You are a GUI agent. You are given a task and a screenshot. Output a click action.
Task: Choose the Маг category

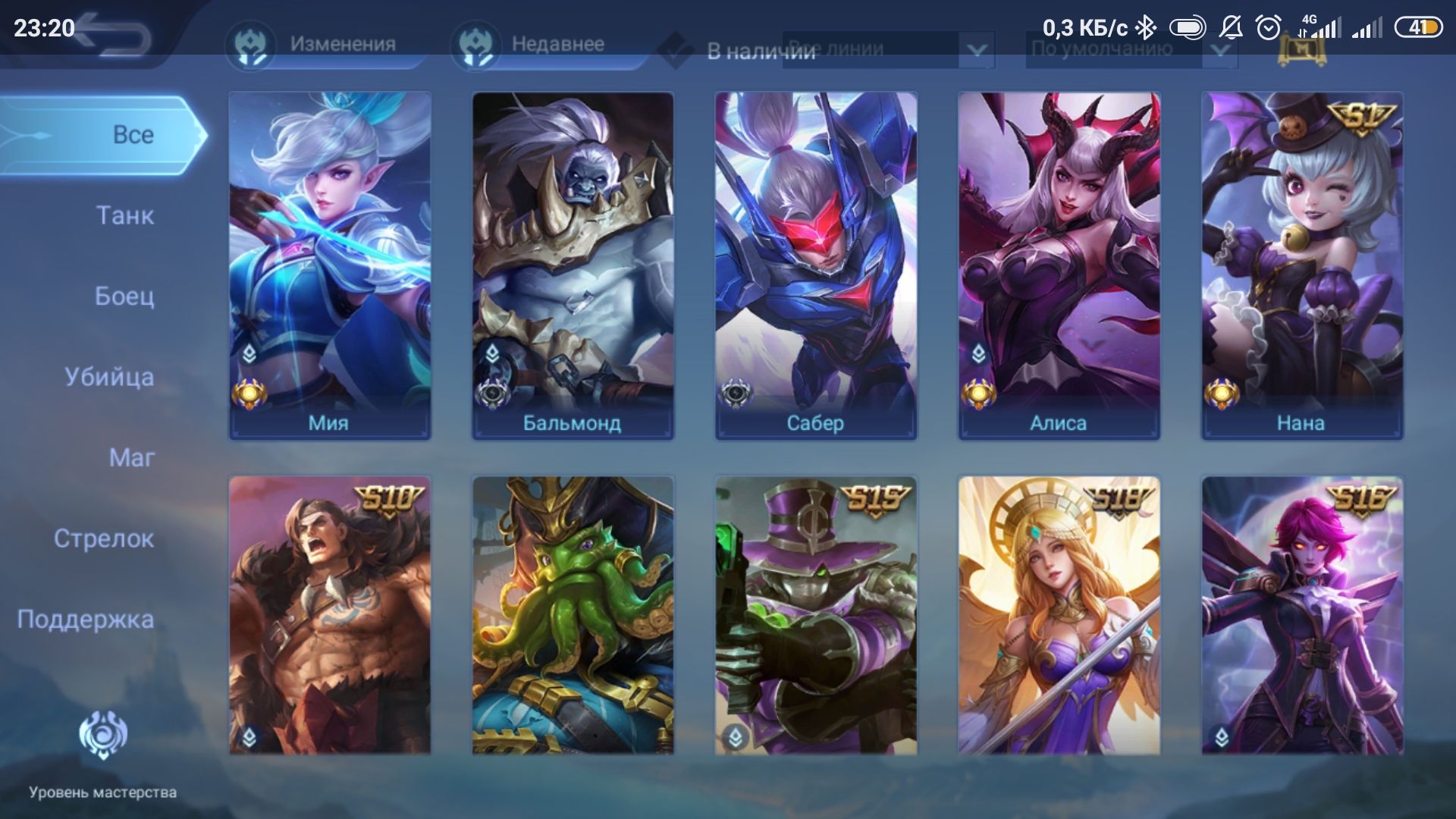coord(132,458)
